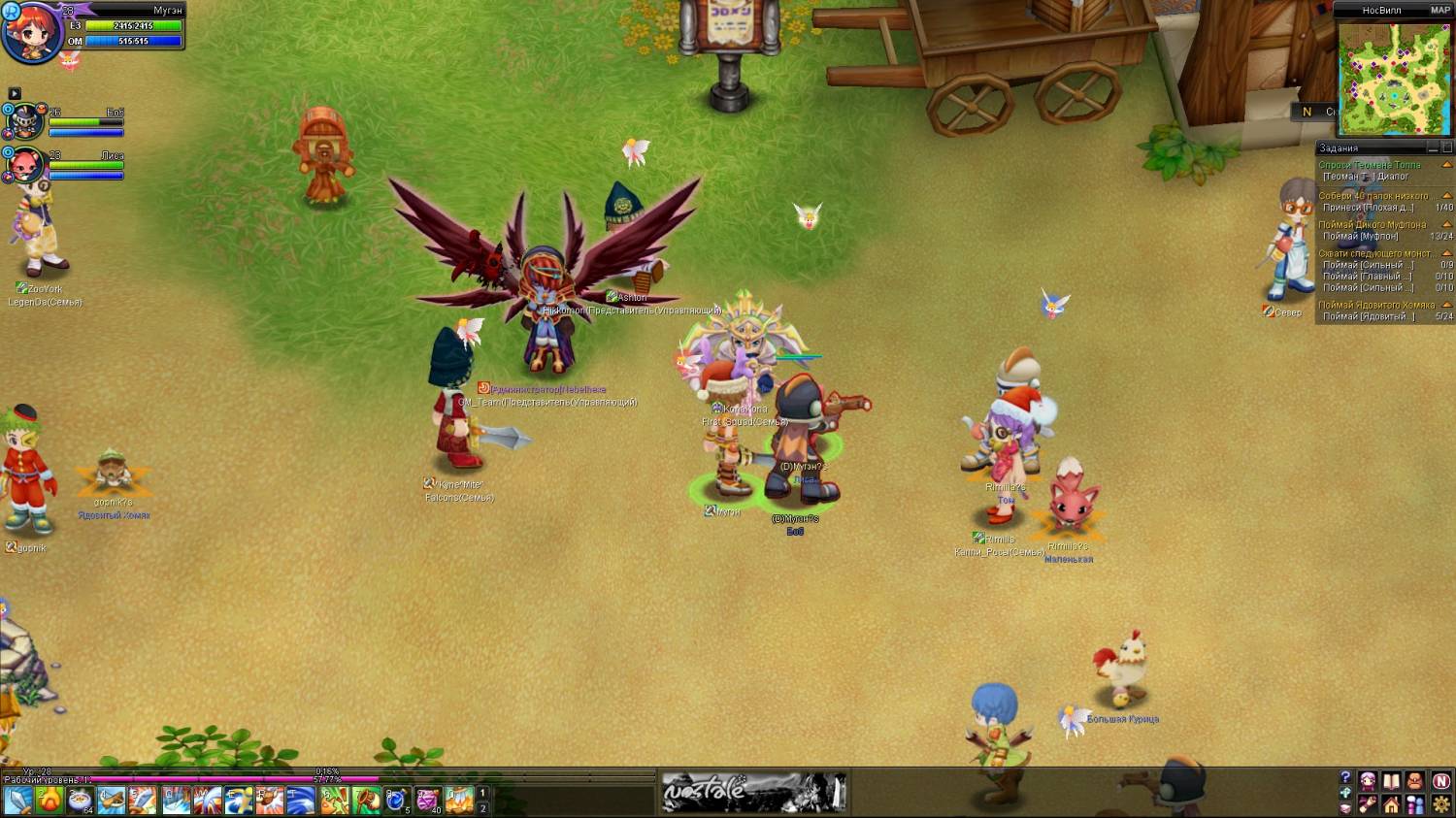Screen dimensions: 1456x818
Task: Open the friends and chat people icon
Action: pos(1415,805)
